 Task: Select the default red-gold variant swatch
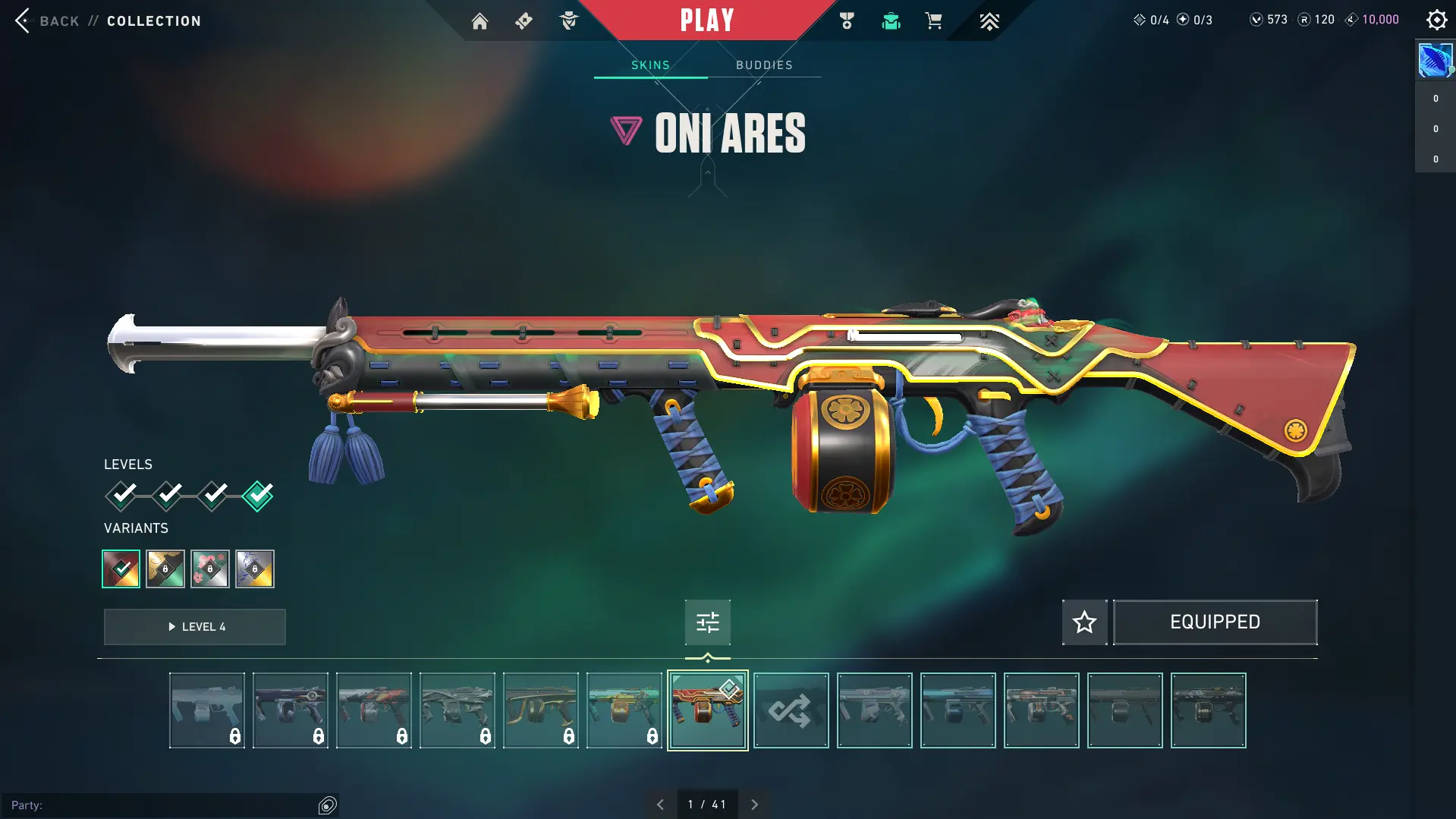tap(121, 569)
